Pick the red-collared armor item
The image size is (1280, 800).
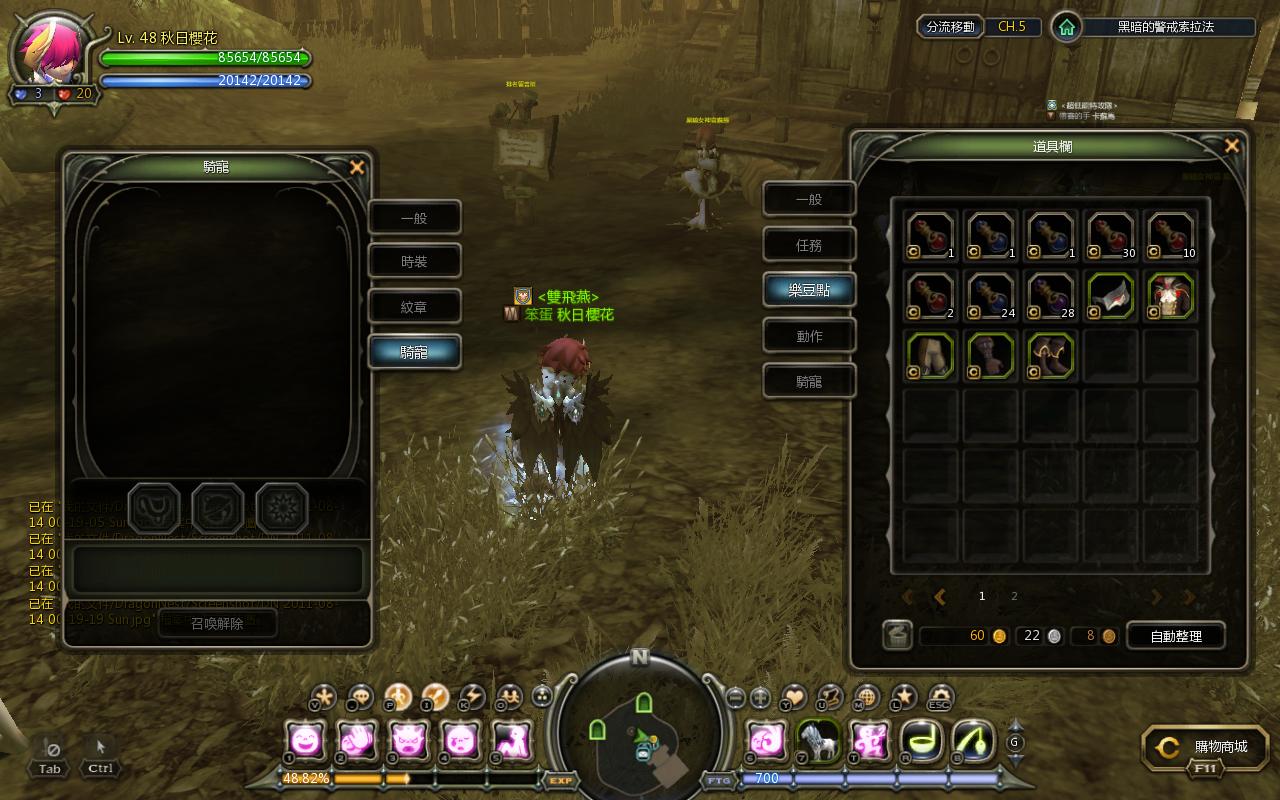[1170, 296]
